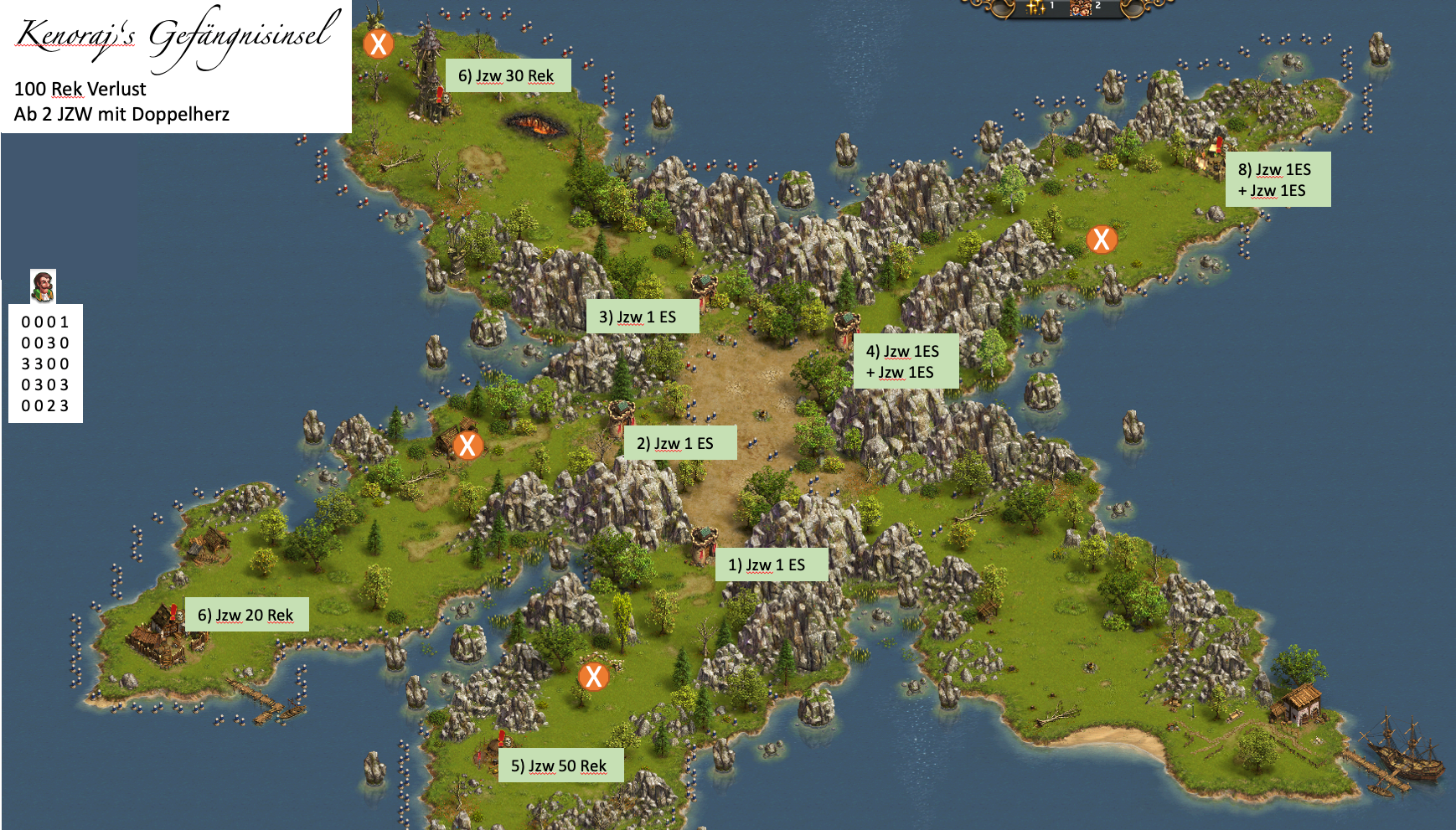
Task: Click the golden sparkles icon in top bar
Action: click(1036, 8)
